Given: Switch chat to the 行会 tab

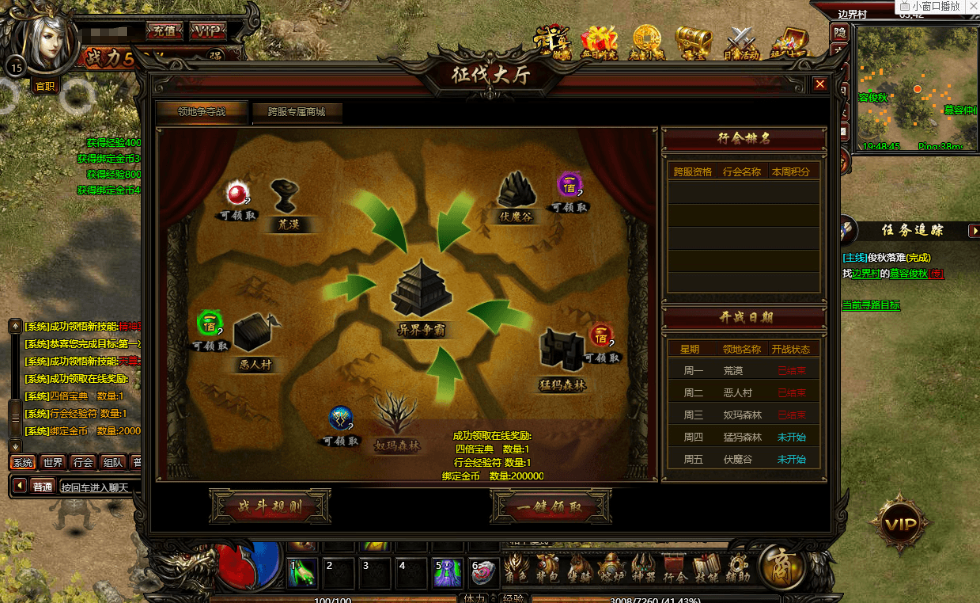Looking at the screenshot, I should [x=84, y=463].
